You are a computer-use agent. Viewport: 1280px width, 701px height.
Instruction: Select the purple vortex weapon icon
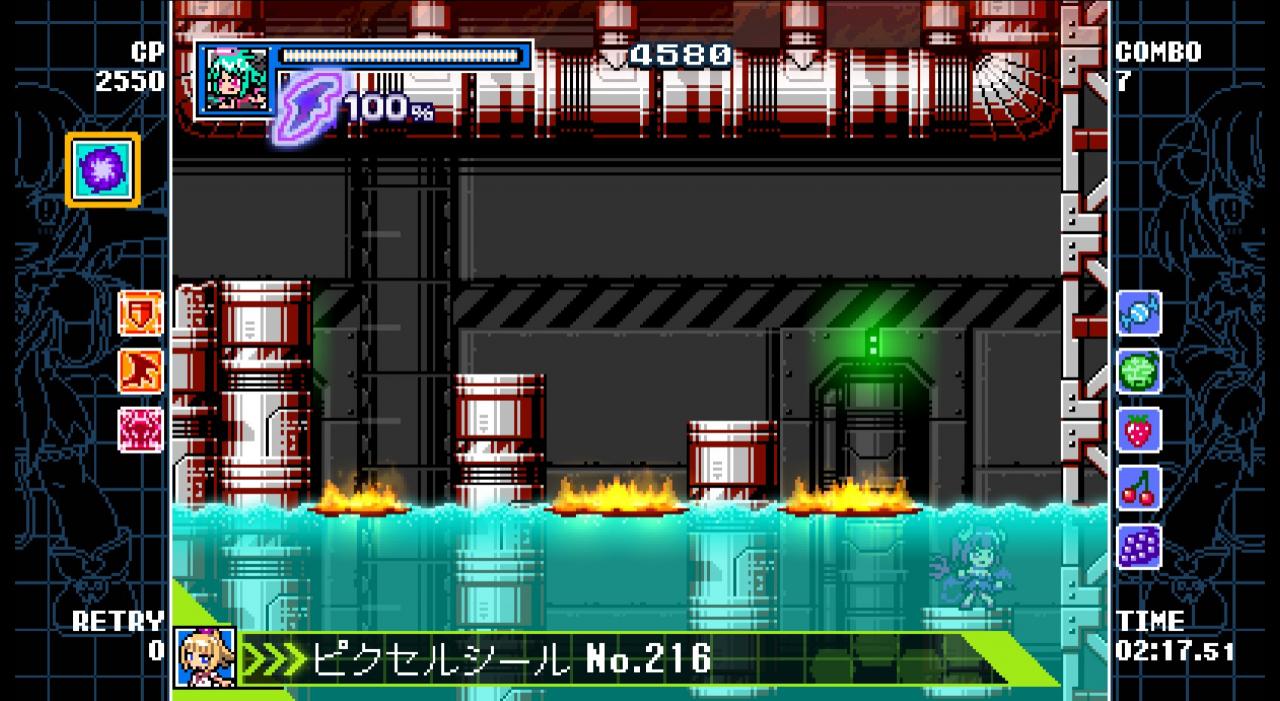click(103, 170)
